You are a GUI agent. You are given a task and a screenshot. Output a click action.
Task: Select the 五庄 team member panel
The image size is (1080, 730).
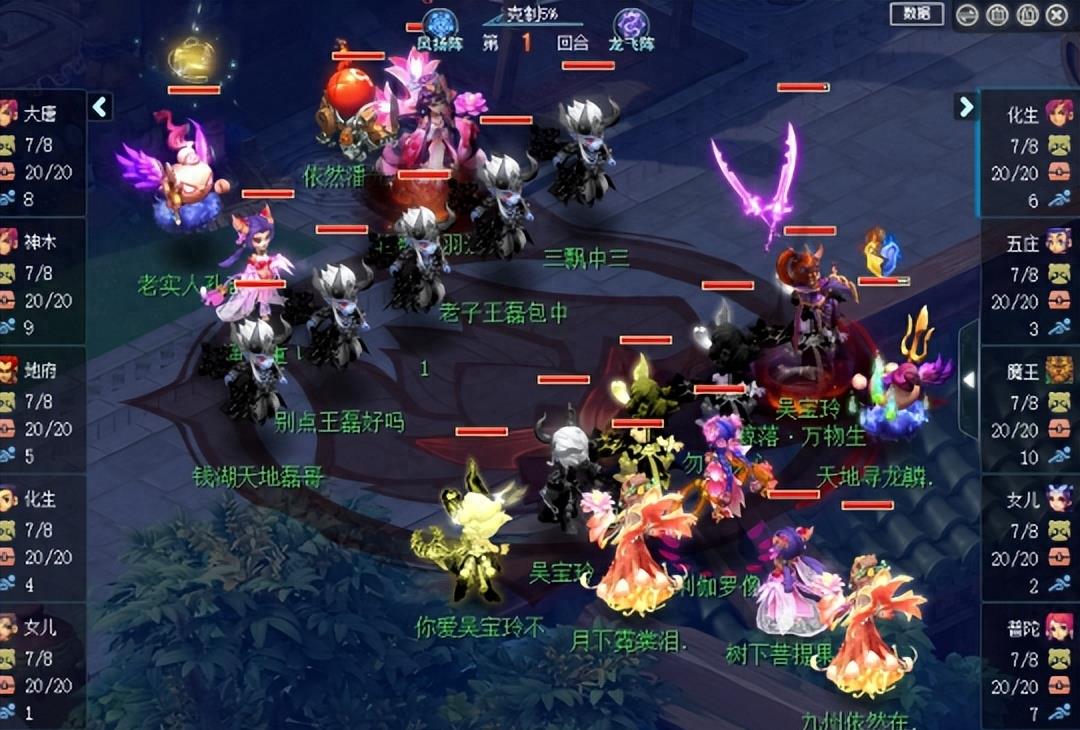1030,283
